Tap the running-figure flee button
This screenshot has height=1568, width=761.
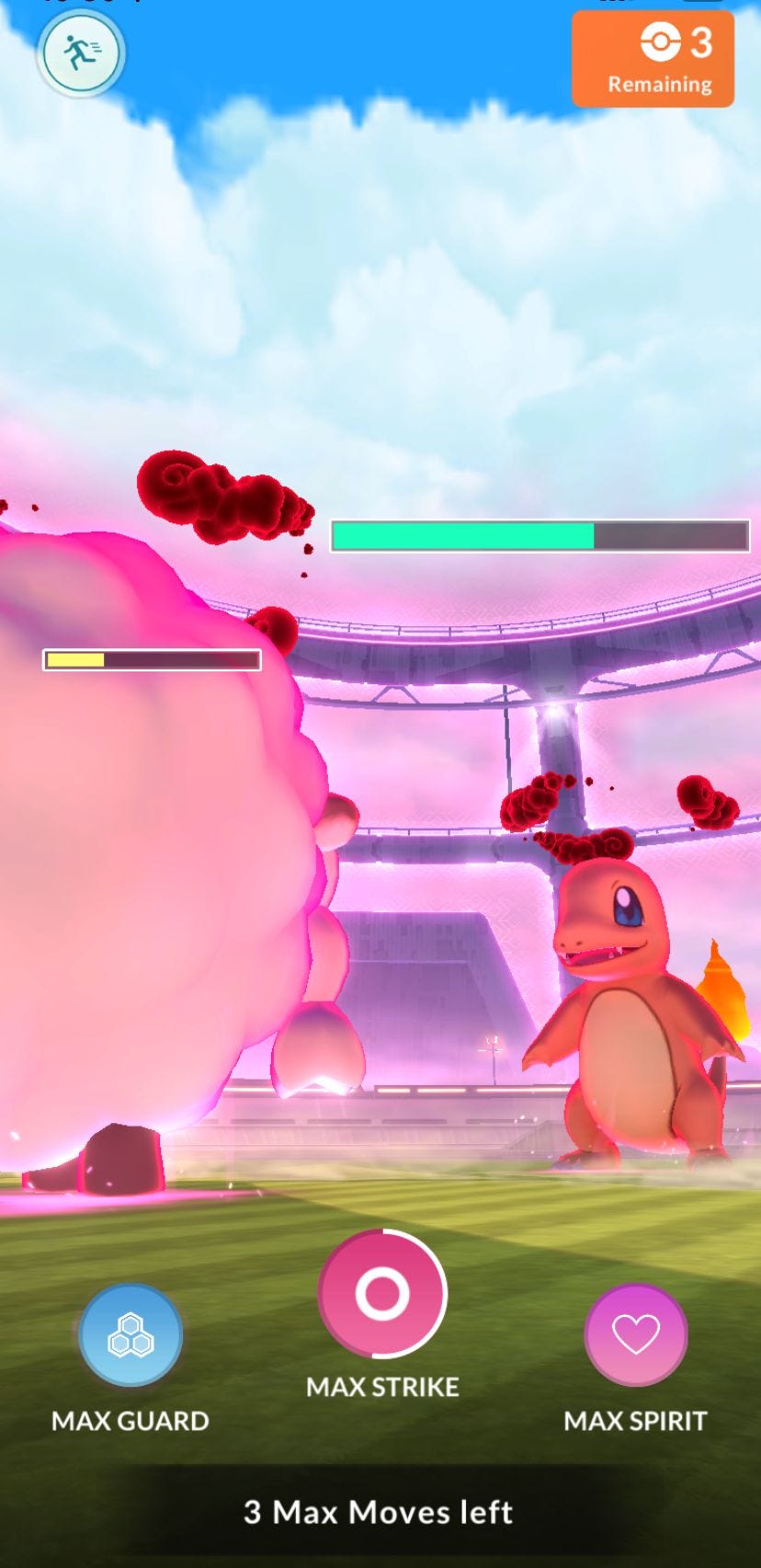click(x=81, y=53)
